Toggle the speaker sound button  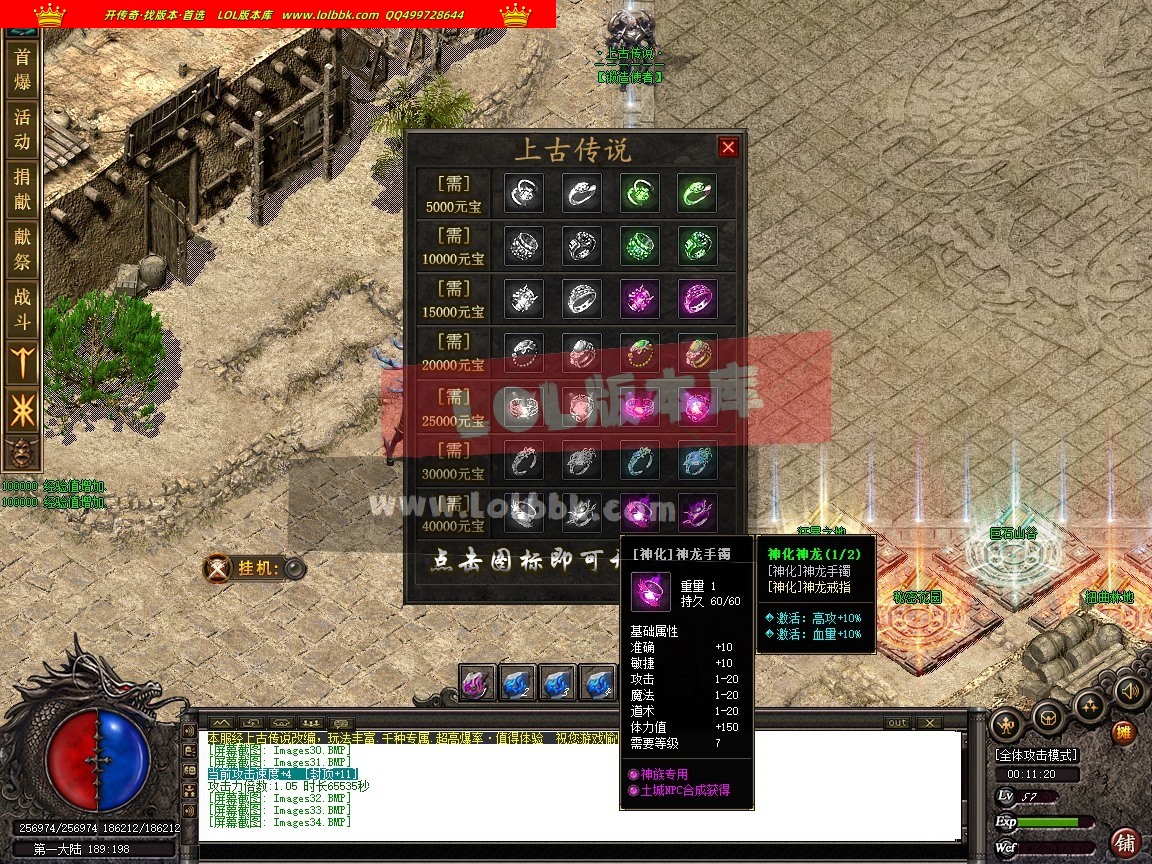1130,691
